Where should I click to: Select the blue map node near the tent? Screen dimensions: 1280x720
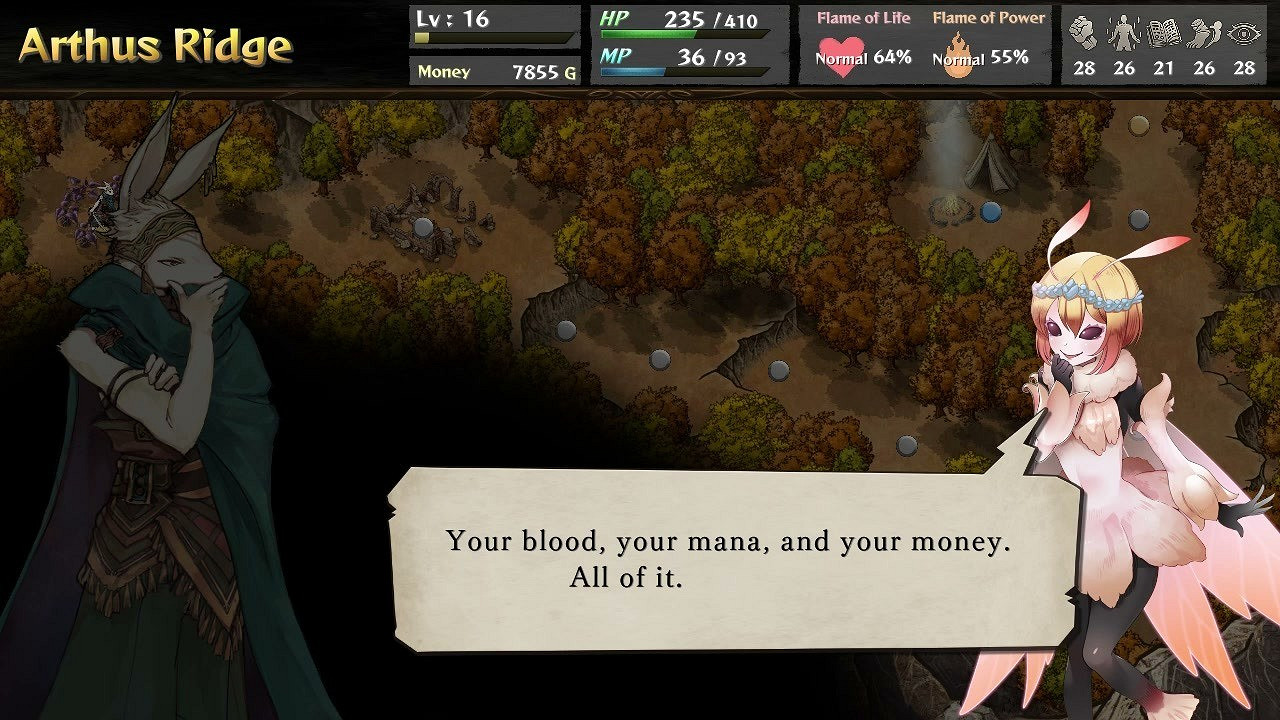click(x=990, y=211)
